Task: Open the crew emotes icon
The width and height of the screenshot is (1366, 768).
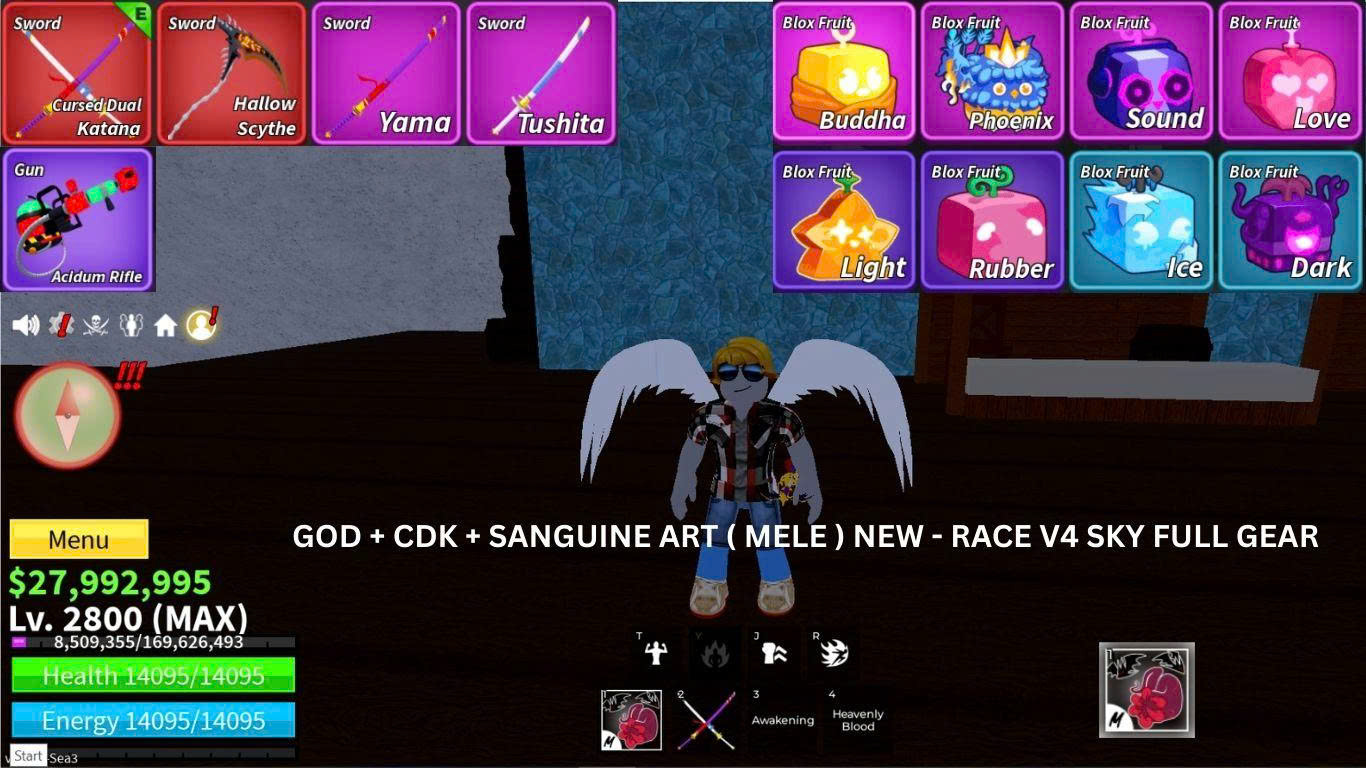Action: pos(131,323)
